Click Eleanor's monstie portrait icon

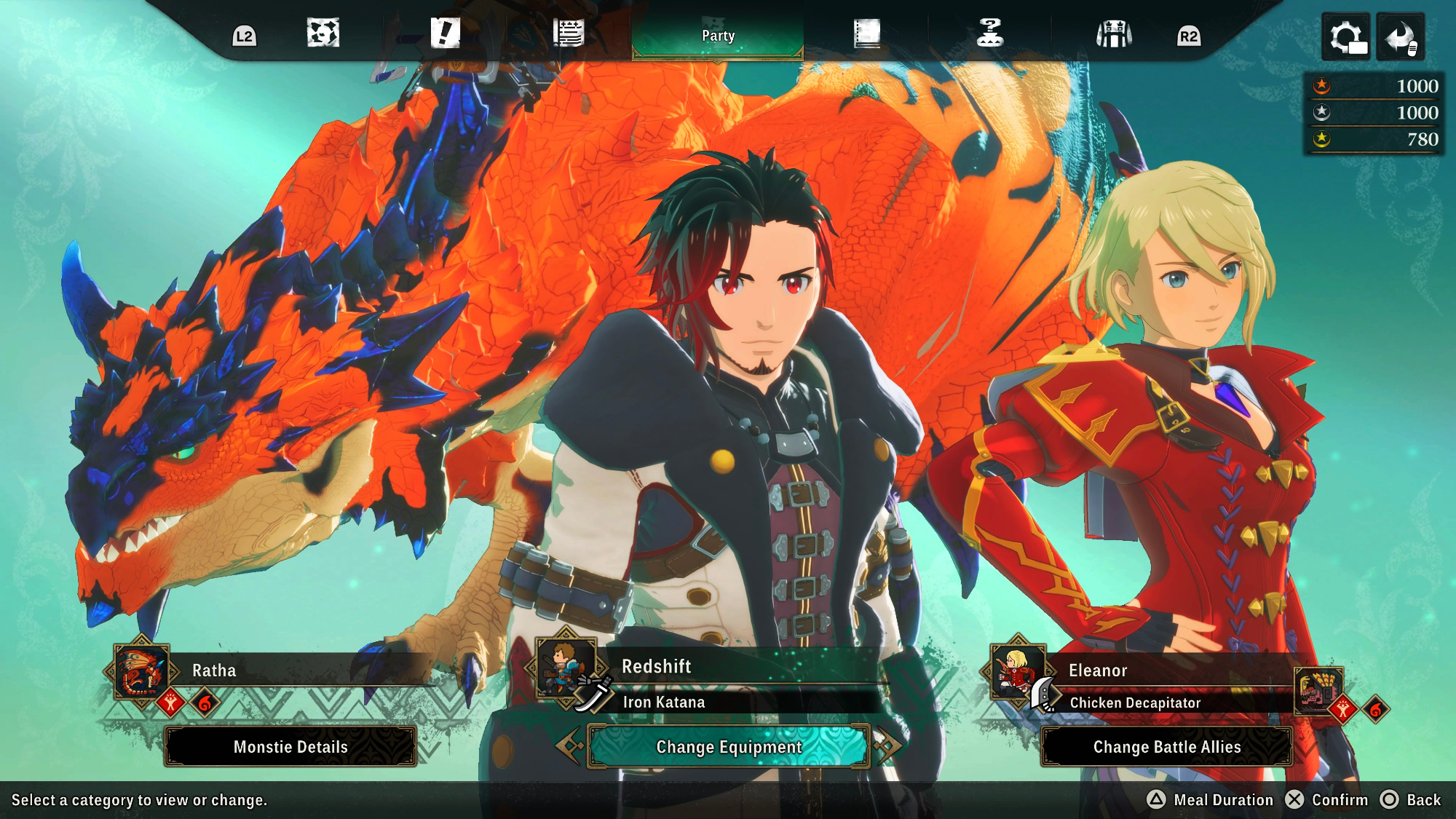[x=1318, y=689]
